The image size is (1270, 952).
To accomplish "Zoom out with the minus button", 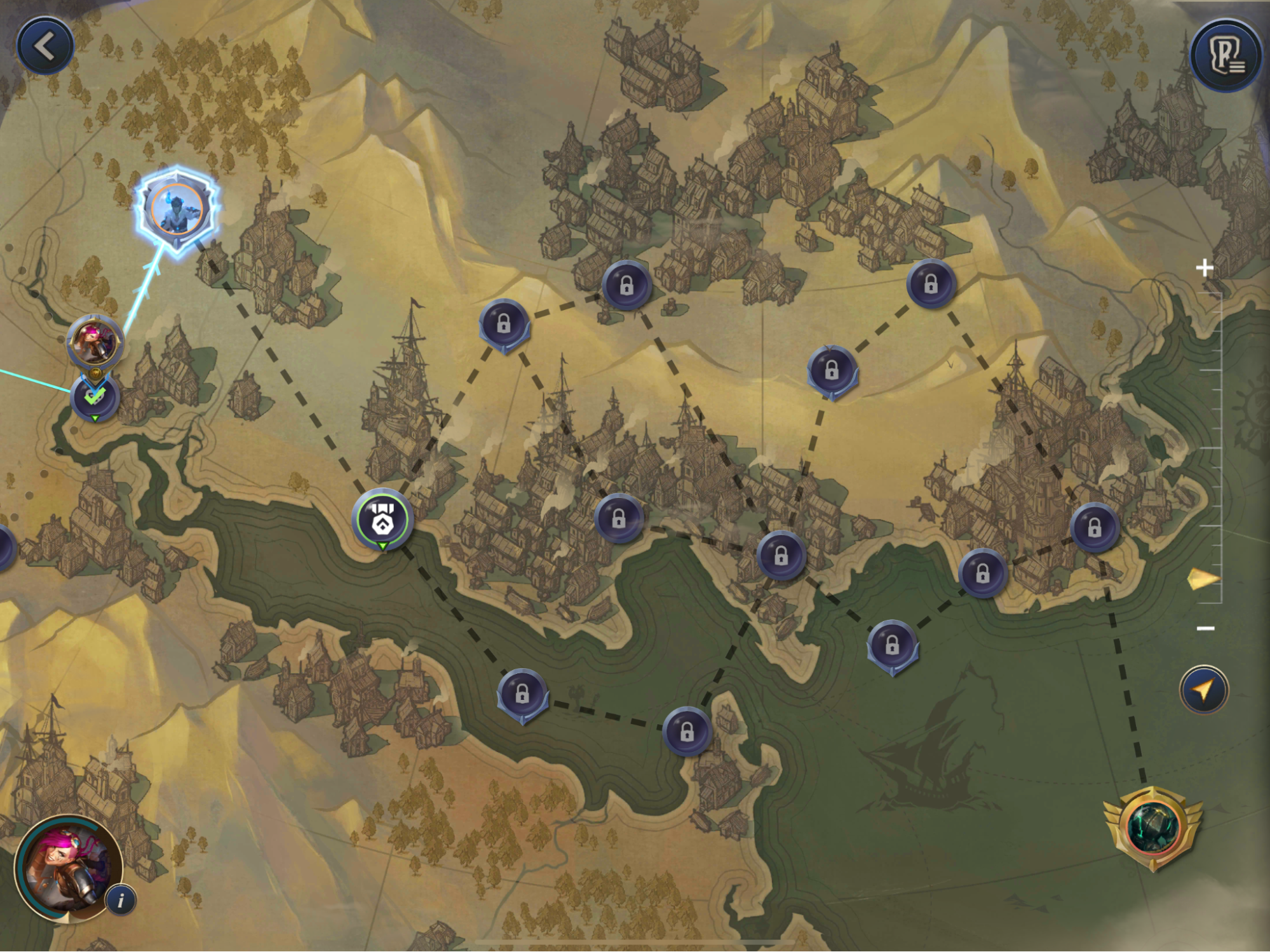I will pyautogui.click(x=1205, y=628).
